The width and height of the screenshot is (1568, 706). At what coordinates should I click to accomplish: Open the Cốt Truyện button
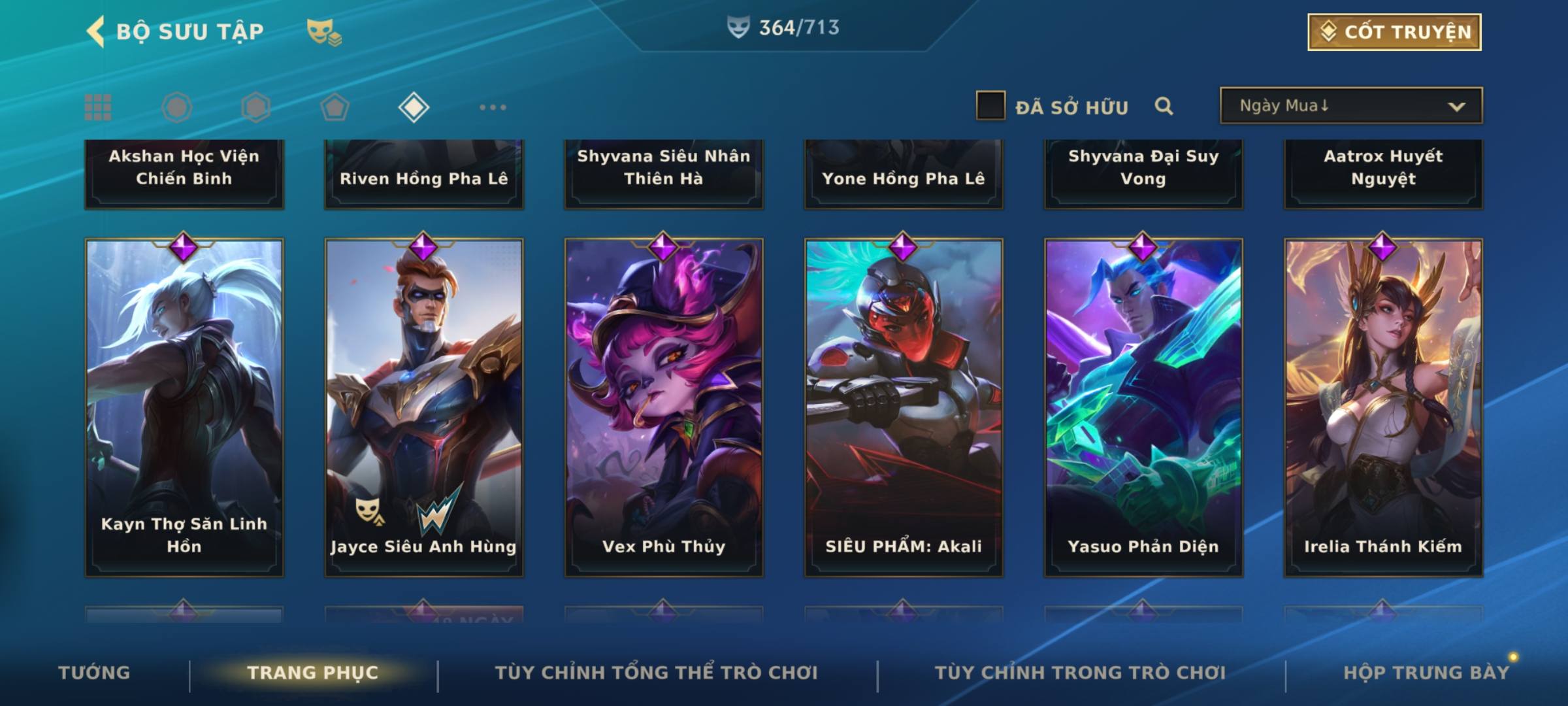click(1394, 32)
